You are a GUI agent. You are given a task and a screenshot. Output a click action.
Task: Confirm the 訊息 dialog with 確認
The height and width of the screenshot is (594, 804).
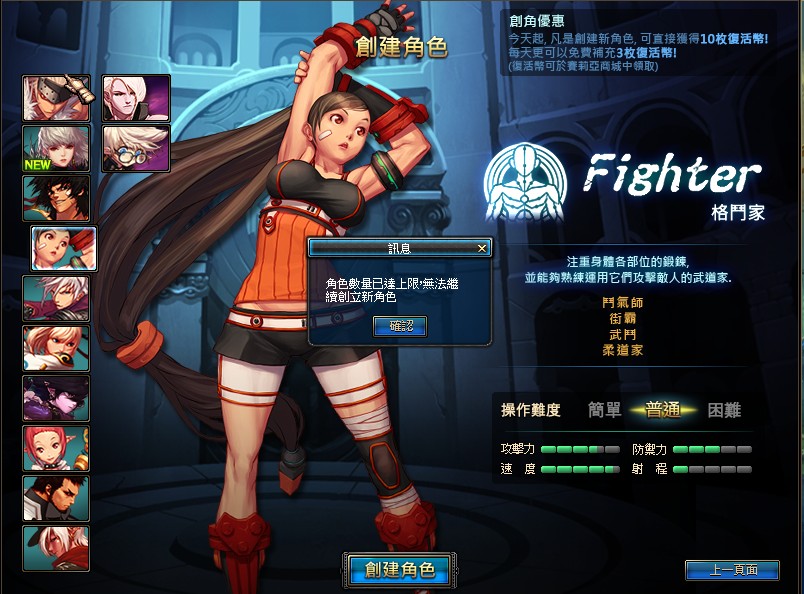(400, 326)
